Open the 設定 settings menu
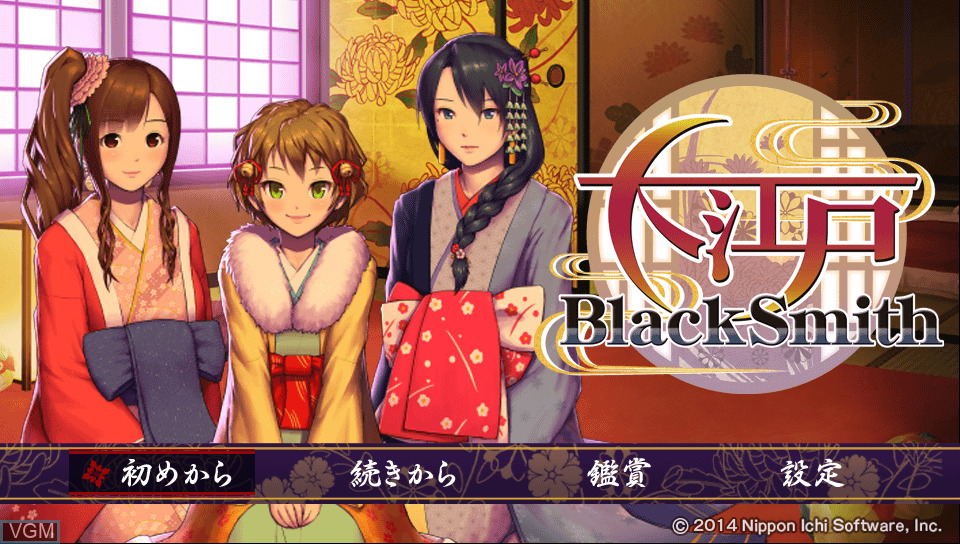 click(812, 473)
